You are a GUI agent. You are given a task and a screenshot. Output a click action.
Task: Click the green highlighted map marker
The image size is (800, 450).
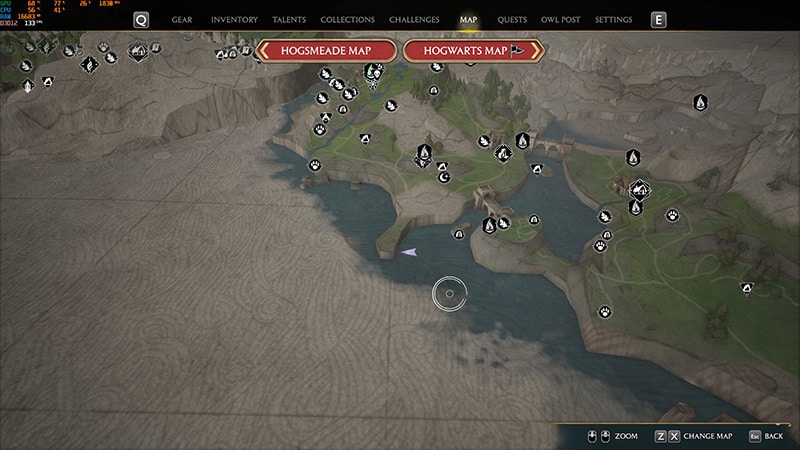(372, 71)
